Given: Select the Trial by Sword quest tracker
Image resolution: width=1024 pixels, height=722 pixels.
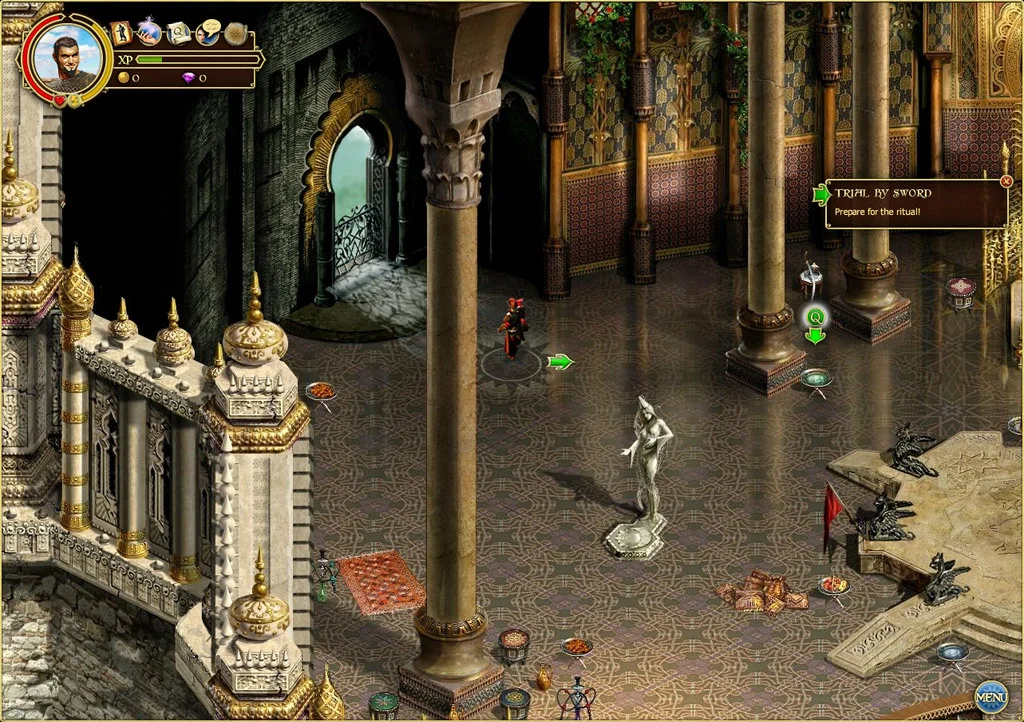Looking at the screenshot, I should coord(914,203).
